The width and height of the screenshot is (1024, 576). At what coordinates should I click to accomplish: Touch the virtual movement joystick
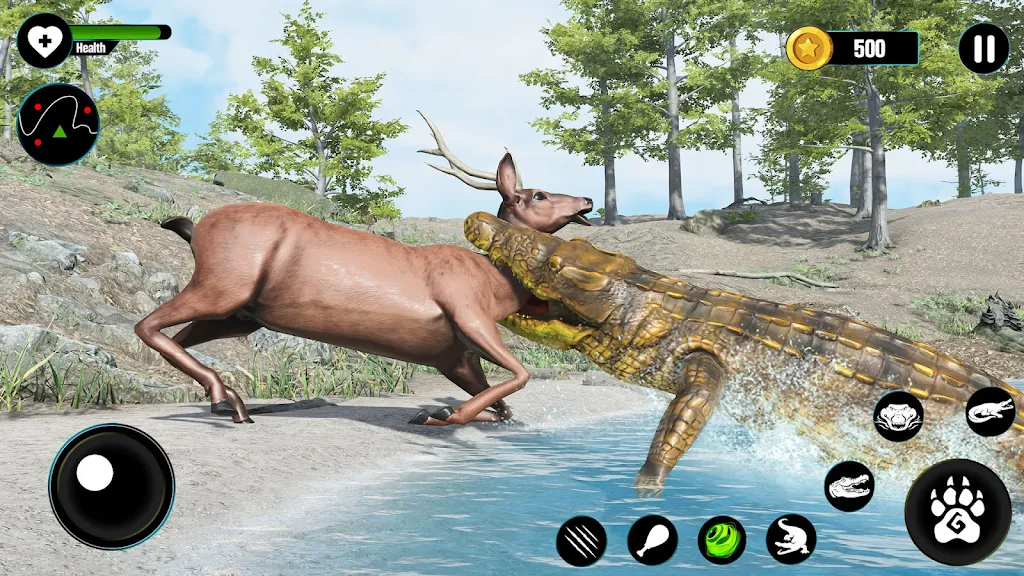pyautogui.click(x=111, y=486)
